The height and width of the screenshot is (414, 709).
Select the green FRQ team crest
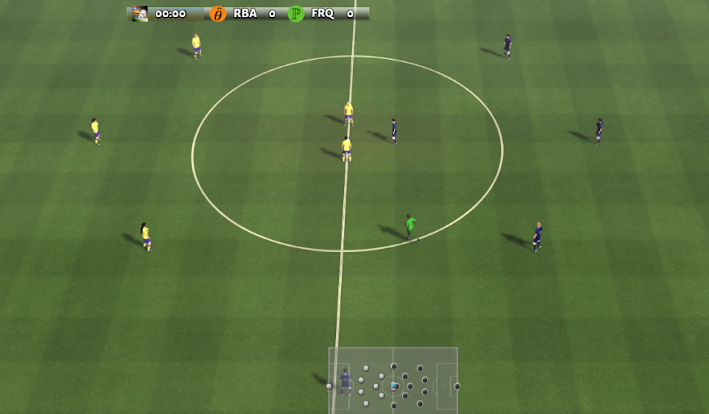tap(296, 14)
